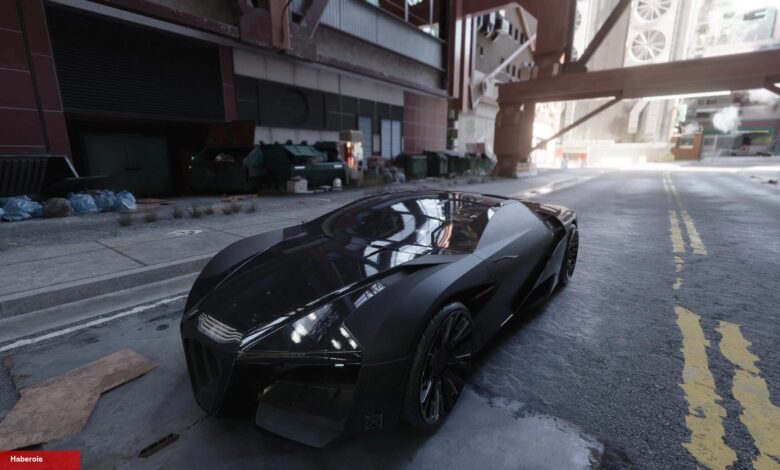Click the red Haberois tag label
The width and height of the screenshot is (780, 470).
(39, 460)
